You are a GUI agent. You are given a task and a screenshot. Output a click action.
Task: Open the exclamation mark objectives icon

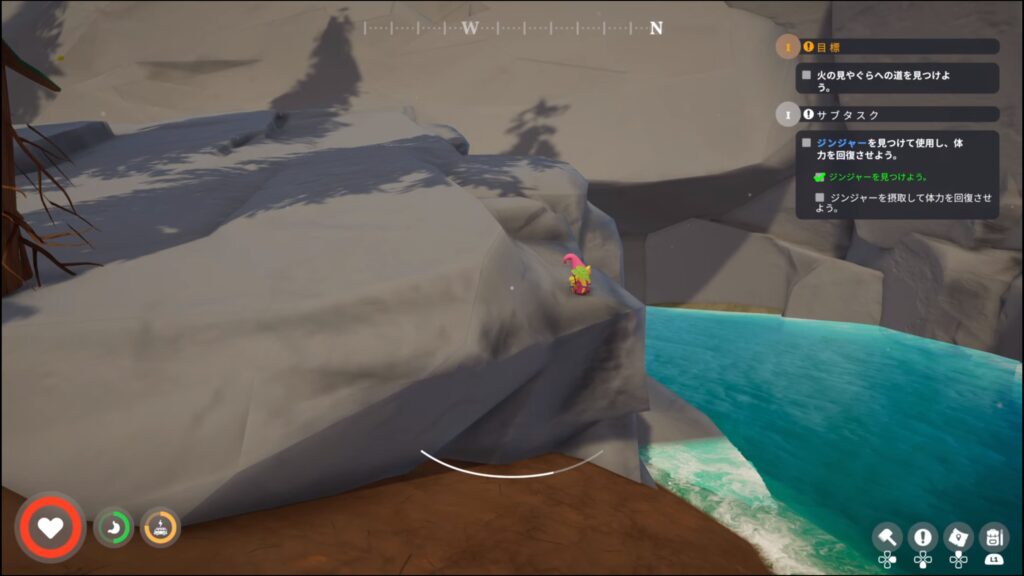(922, 536)
